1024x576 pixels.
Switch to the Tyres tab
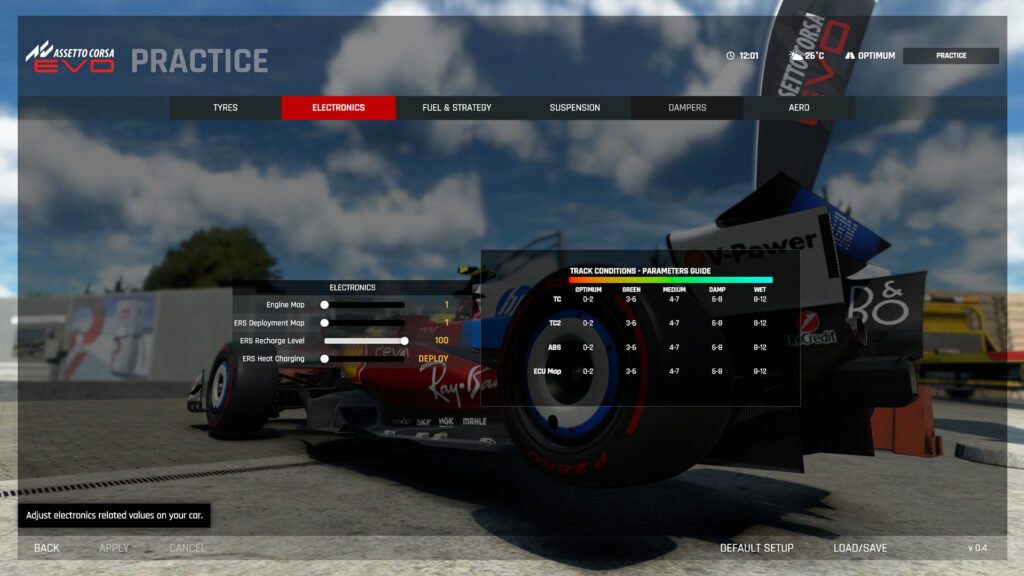pos(225,108)
